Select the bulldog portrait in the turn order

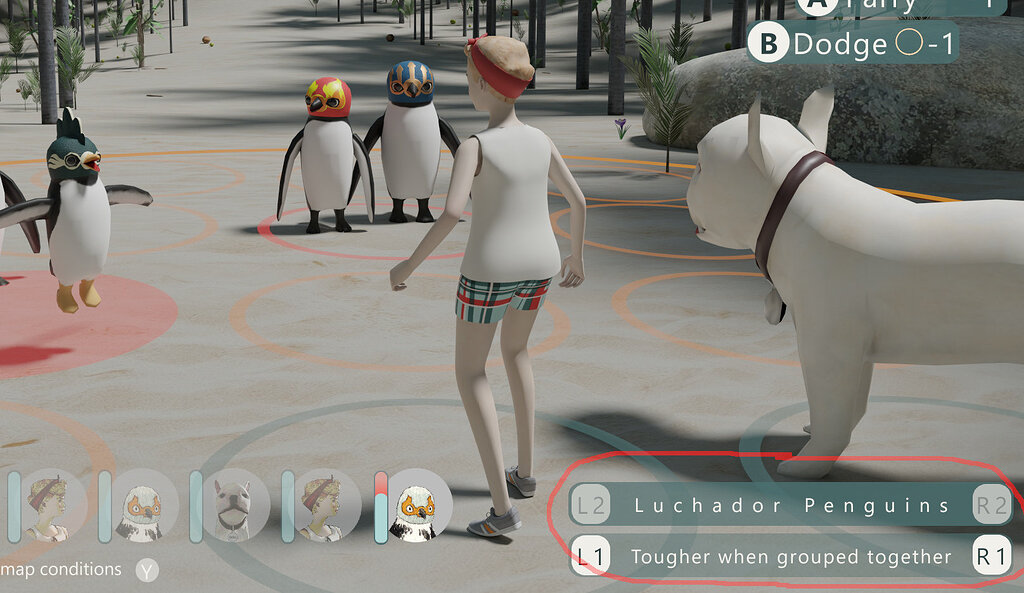click(x=232, y=505)
